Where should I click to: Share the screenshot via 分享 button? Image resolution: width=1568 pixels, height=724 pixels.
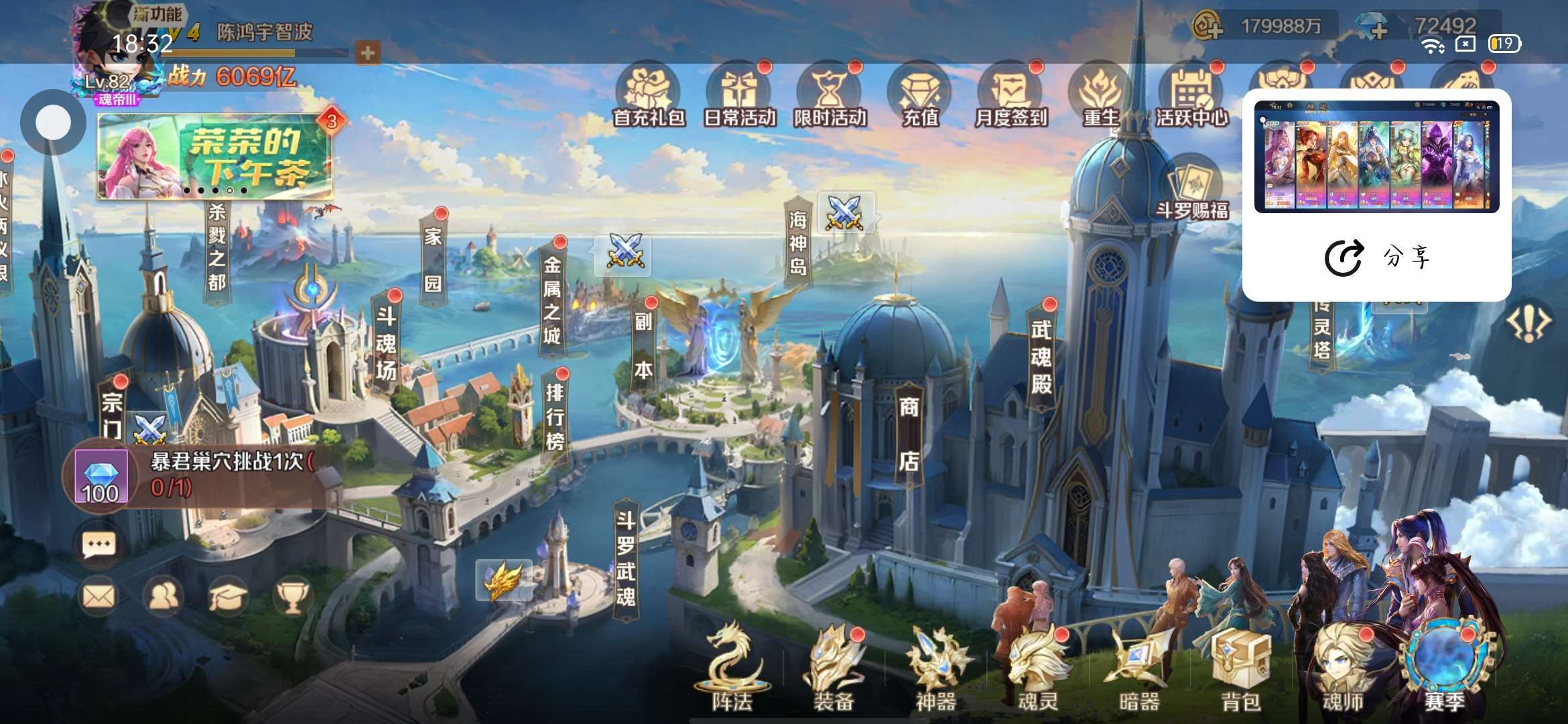point(1376,257)
